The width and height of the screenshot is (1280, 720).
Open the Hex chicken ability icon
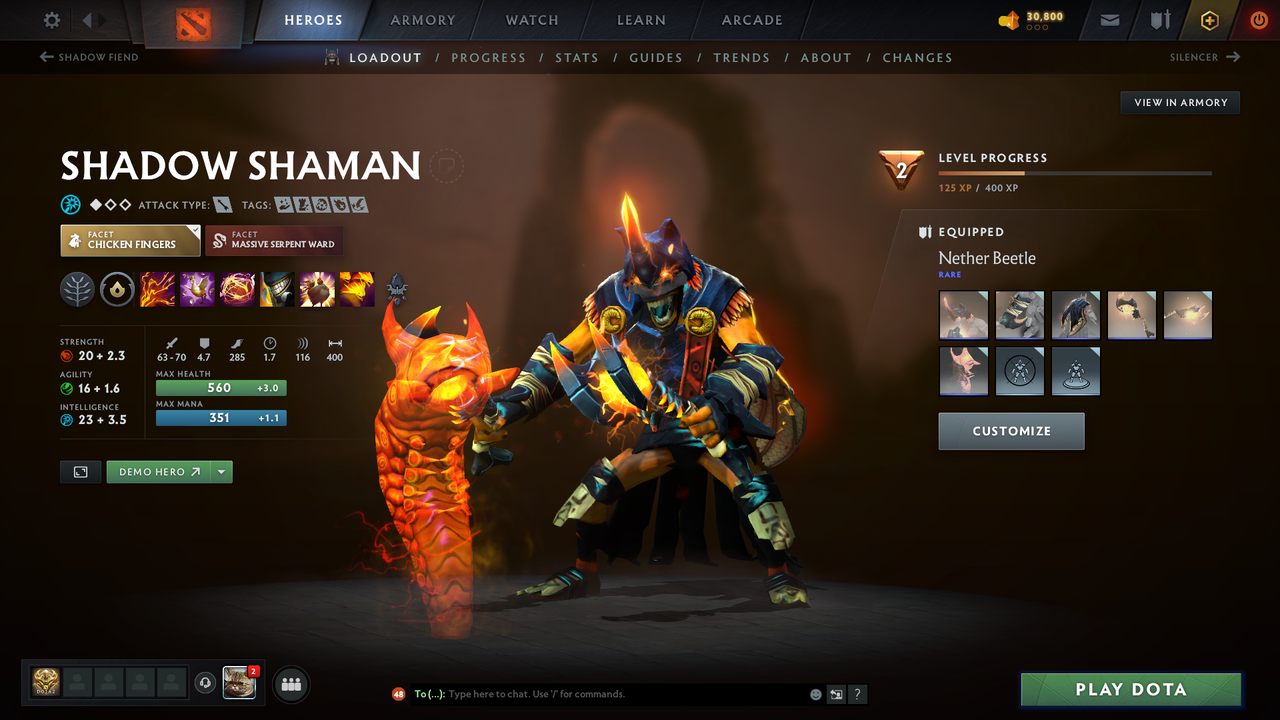click(197, 289)
